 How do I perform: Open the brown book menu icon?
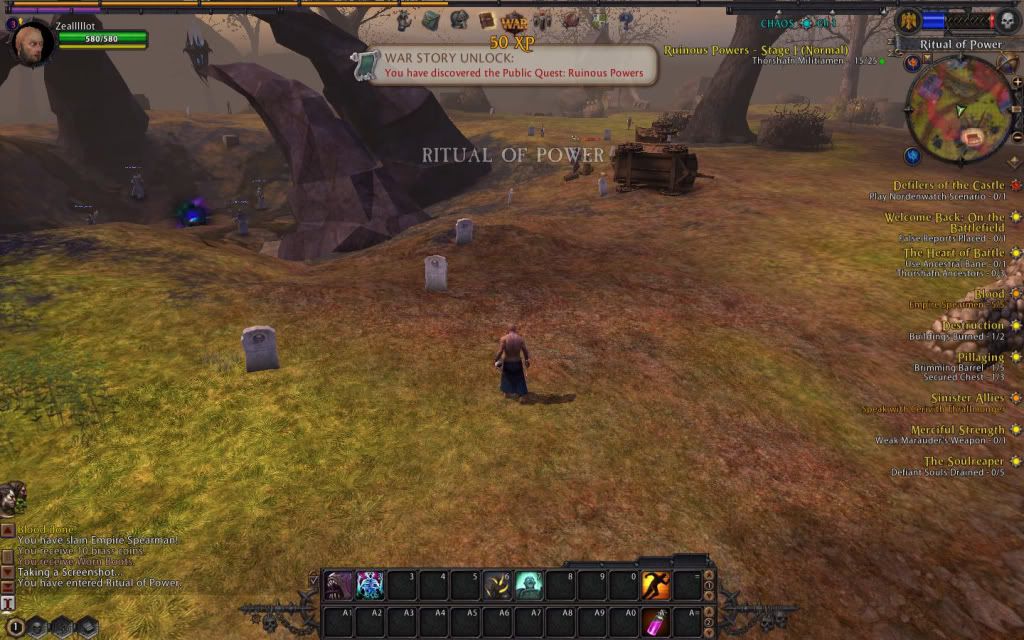pos(487,20)
